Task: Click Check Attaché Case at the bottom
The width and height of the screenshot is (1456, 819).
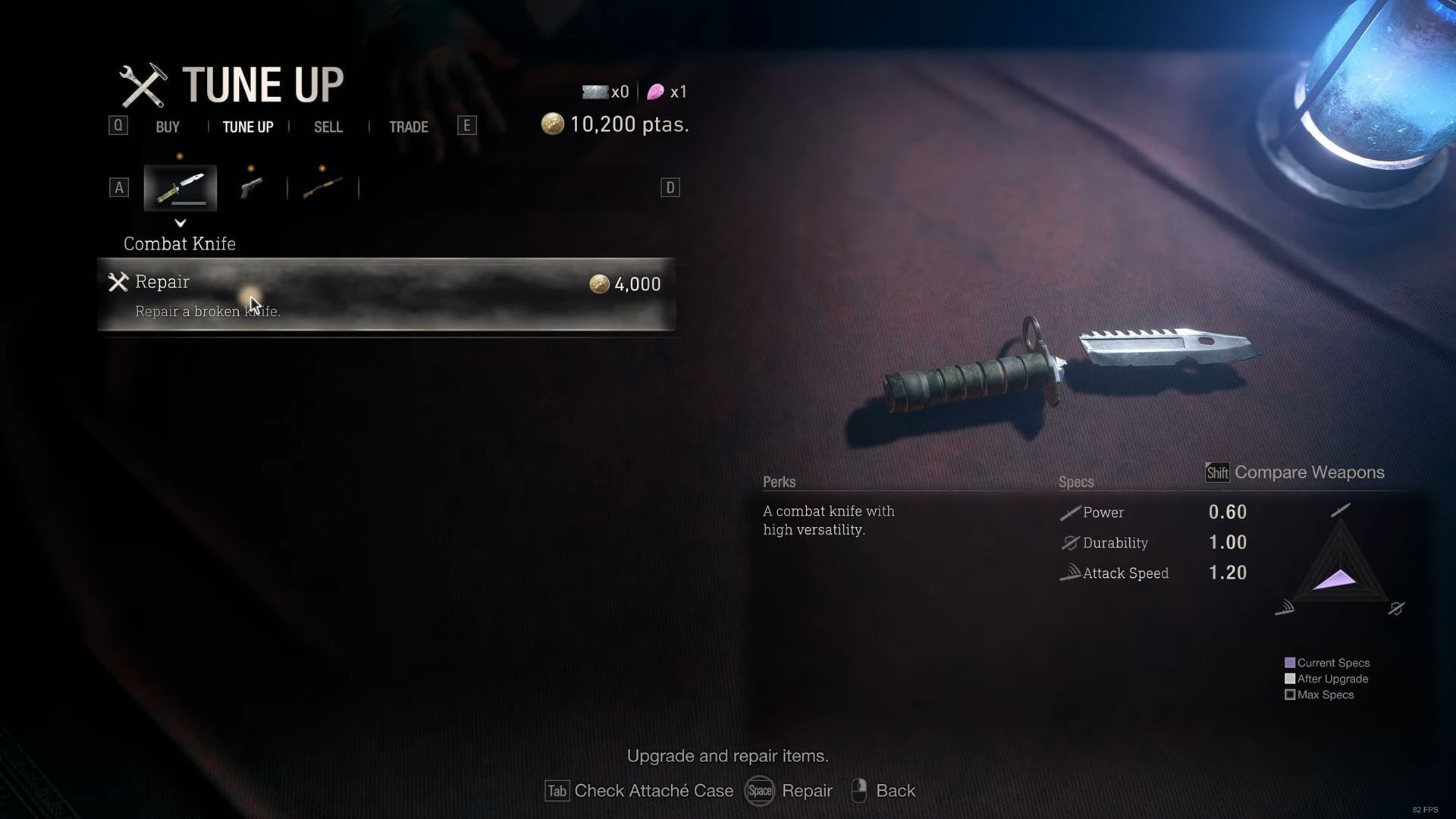Action: click(x=653, y=790)
